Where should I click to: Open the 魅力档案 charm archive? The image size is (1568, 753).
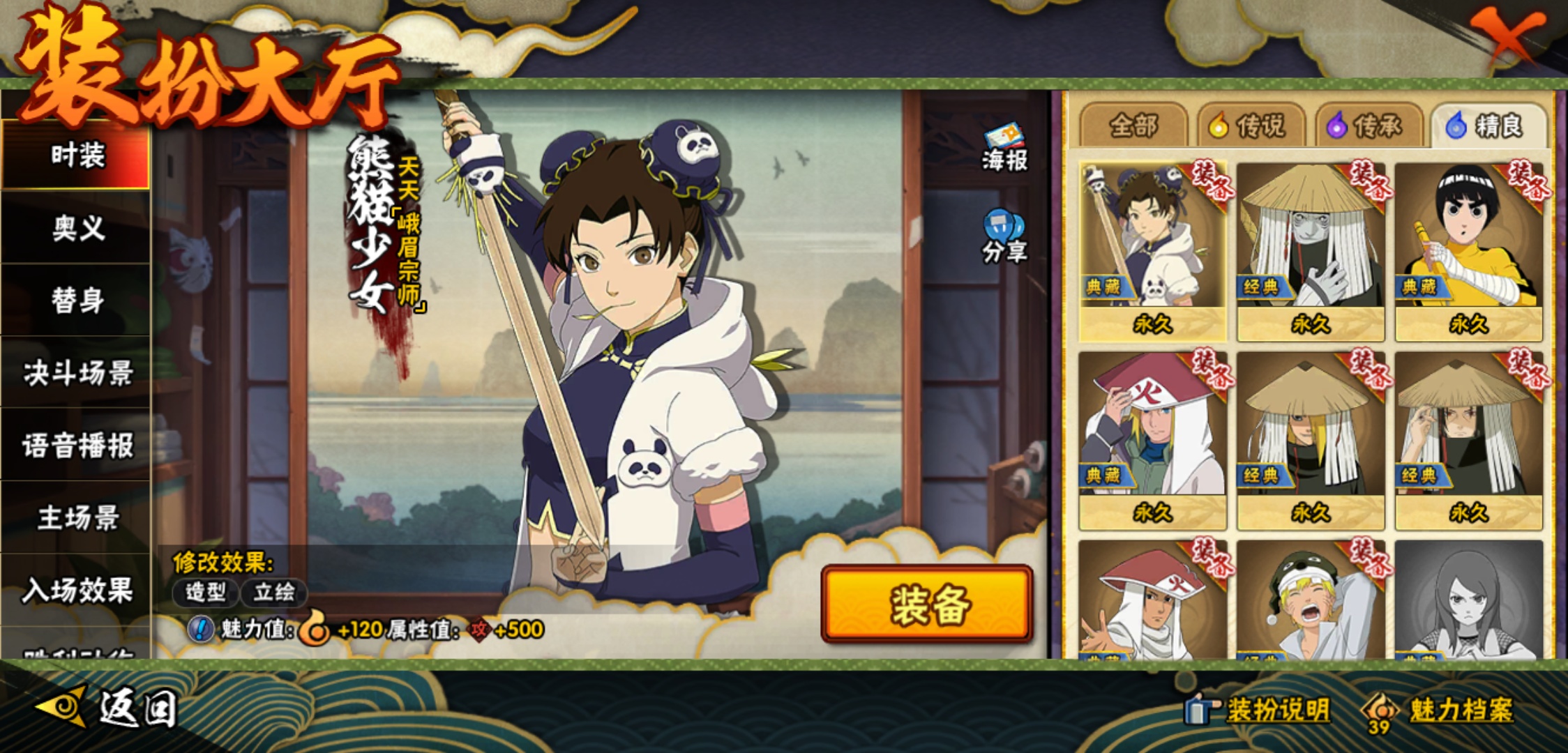point(1441,710)
